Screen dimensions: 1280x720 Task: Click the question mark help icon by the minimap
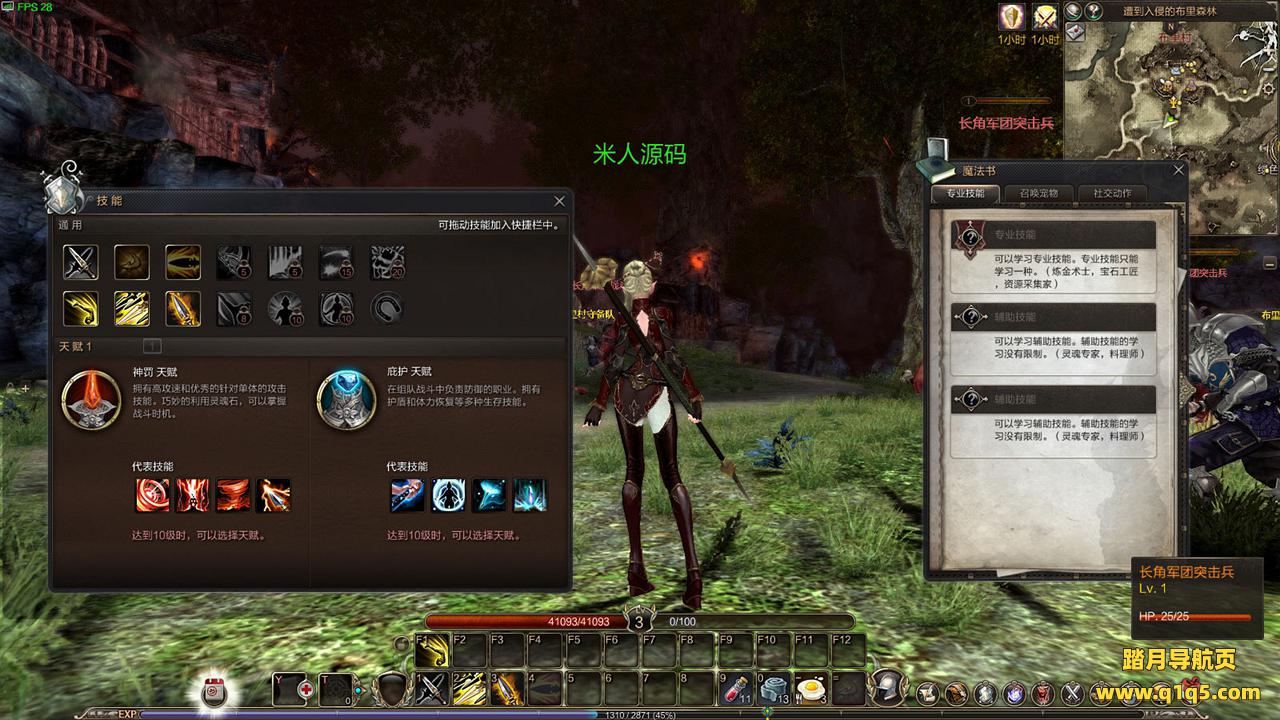[1095, 12]
